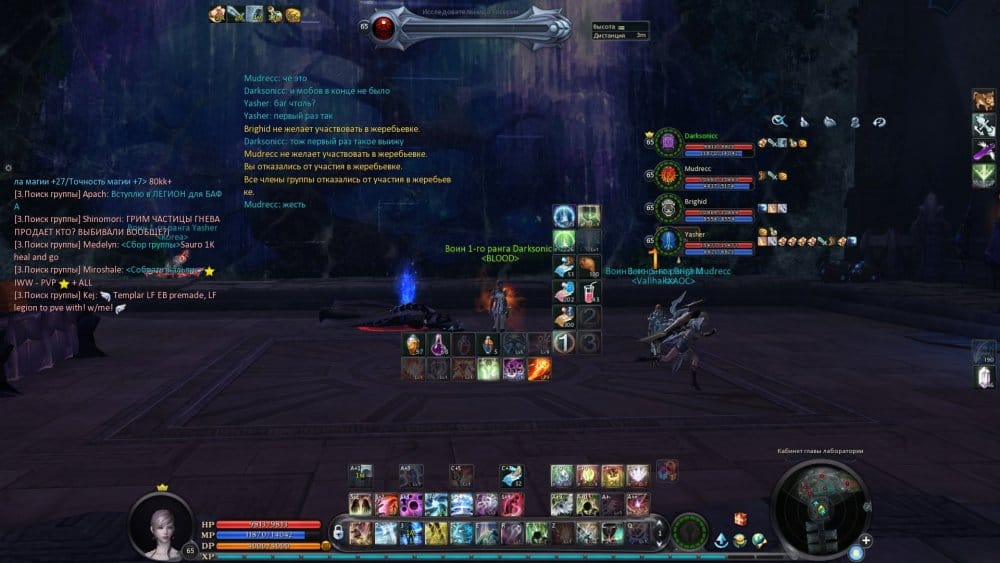This screenshot has width=1000, height=563.
Task: Open the red gift box icon
Action: pos(741,519)
